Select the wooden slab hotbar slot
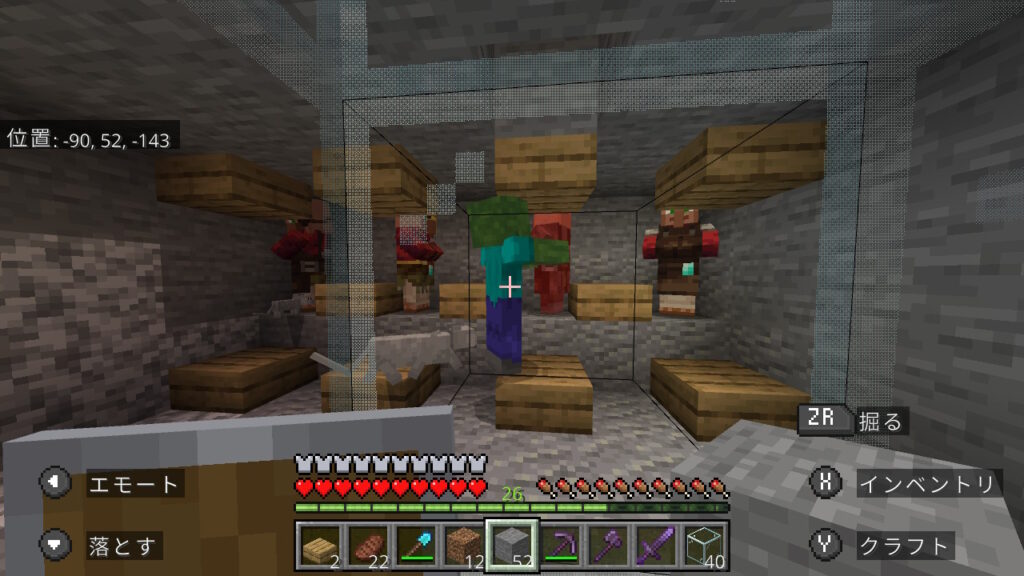 click(x=320, y=545)
